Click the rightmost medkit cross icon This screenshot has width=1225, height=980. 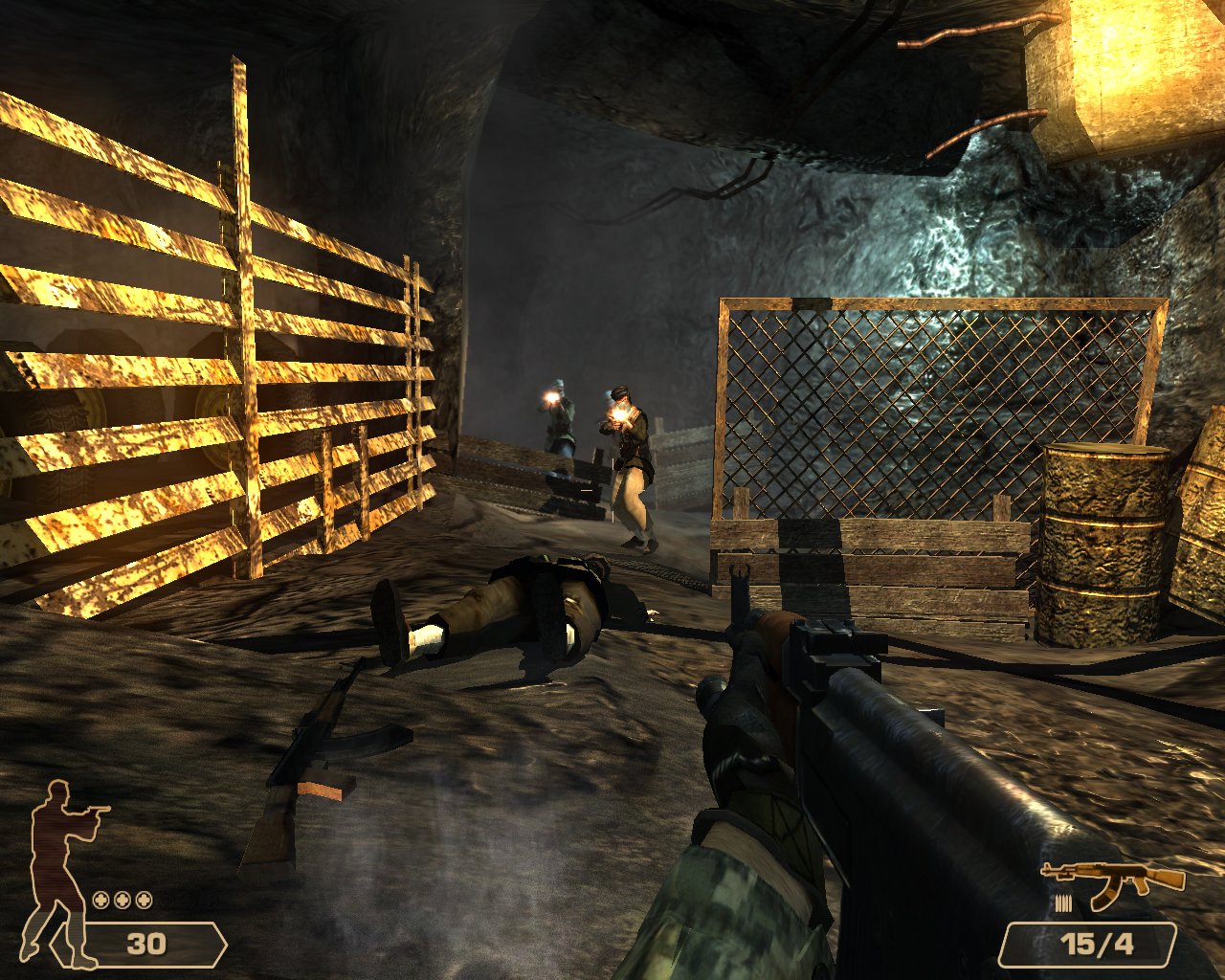[x=144, y=901]
